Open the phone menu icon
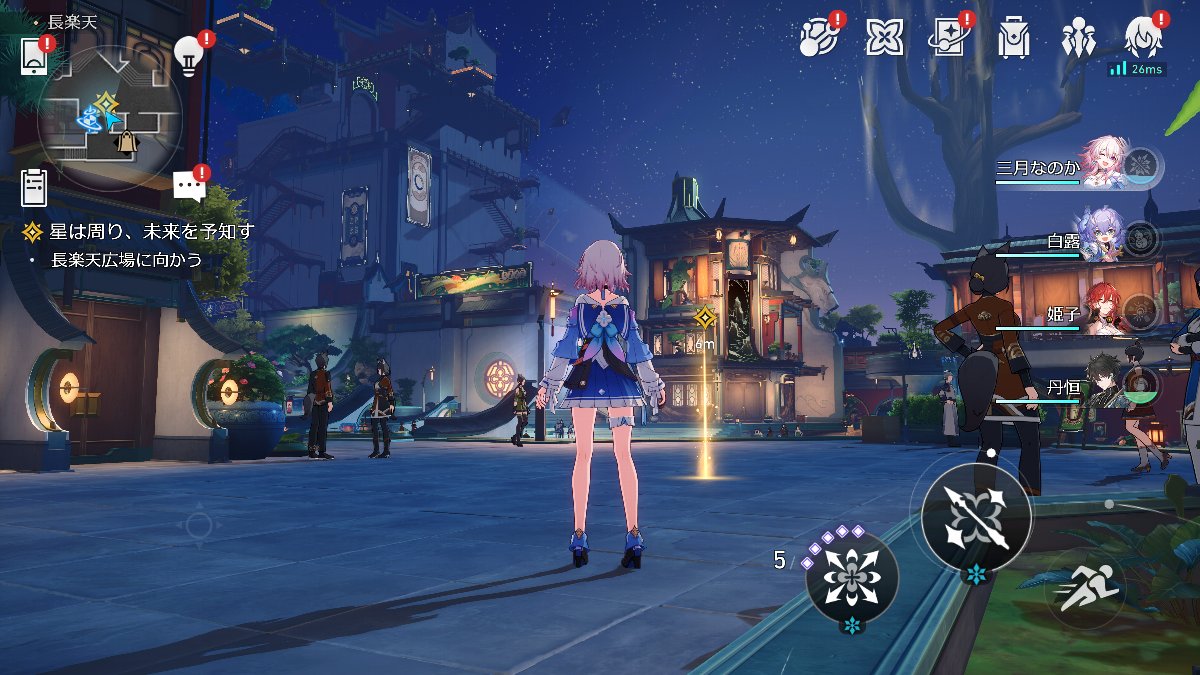The height and width of the screenshot is (675, 1200). (x=35, y=56)
